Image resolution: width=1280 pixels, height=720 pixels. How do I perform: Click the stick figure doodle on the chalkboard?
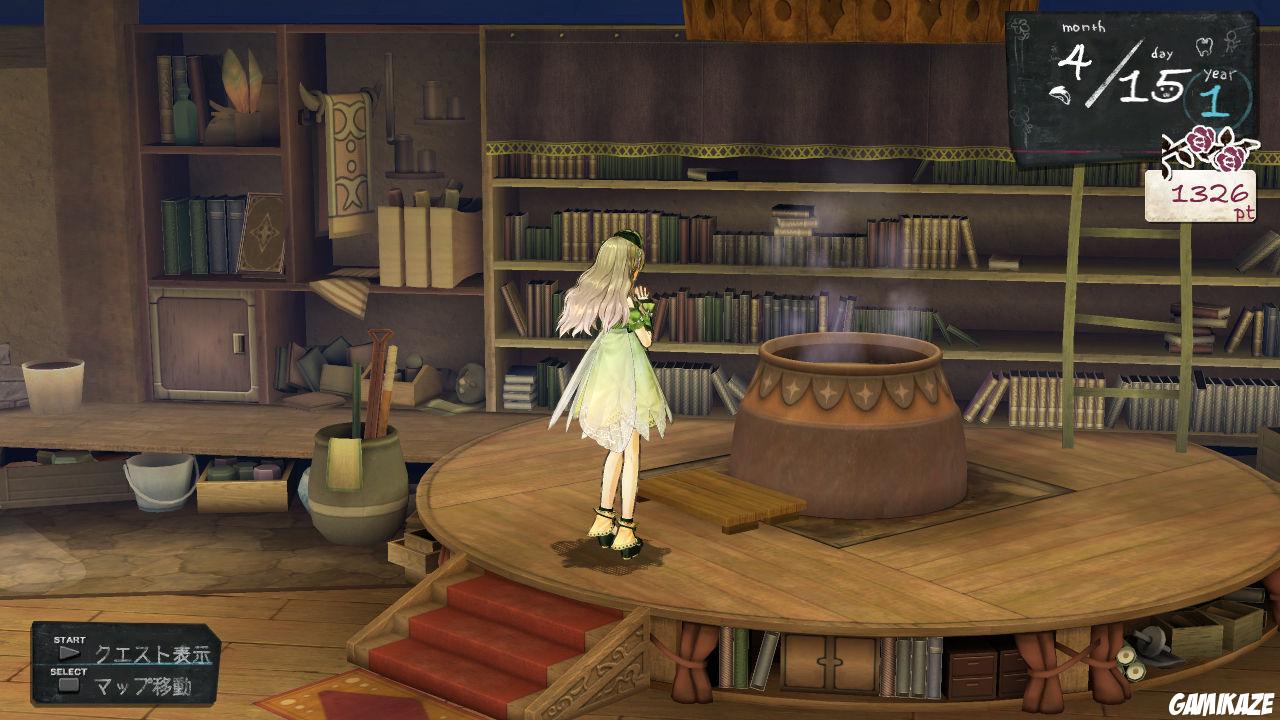point(1230,42)
